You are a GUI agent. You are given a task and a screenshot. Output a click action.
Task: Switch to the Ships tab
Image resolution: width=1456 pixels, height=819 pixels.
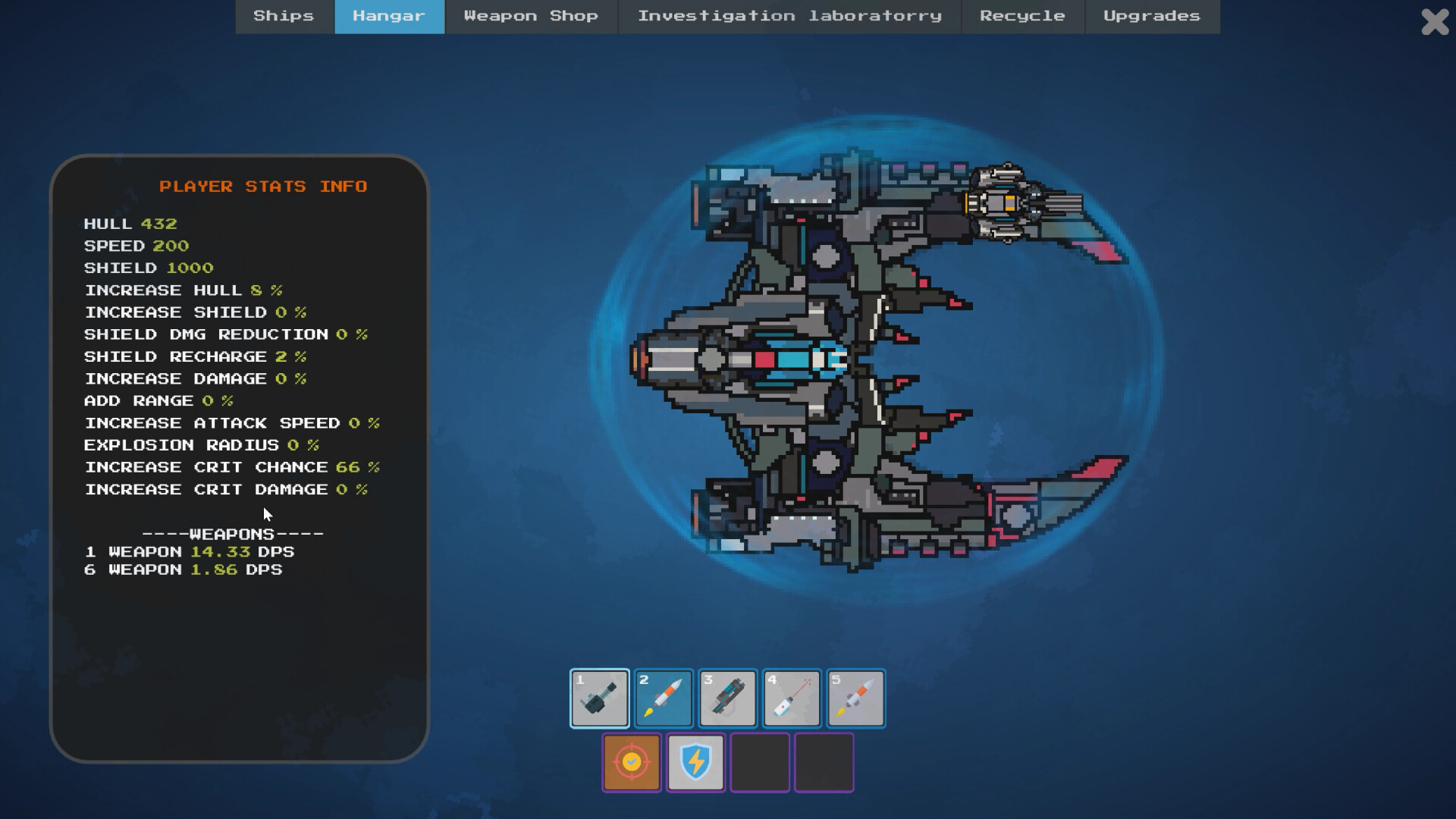[x=284, y=16]
